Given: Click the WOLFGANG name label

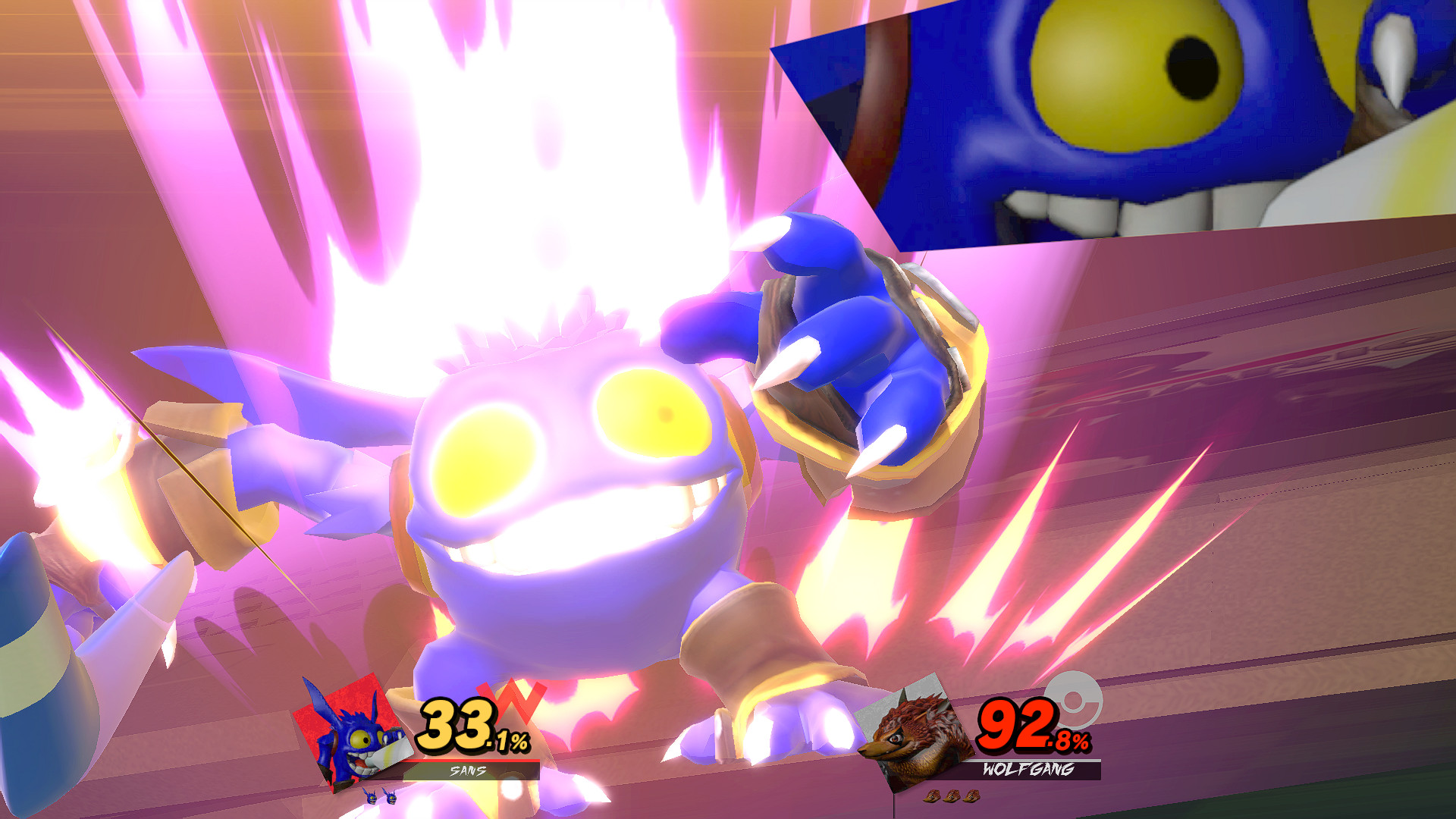Looking at the screenshot, I should point(1029,768).
